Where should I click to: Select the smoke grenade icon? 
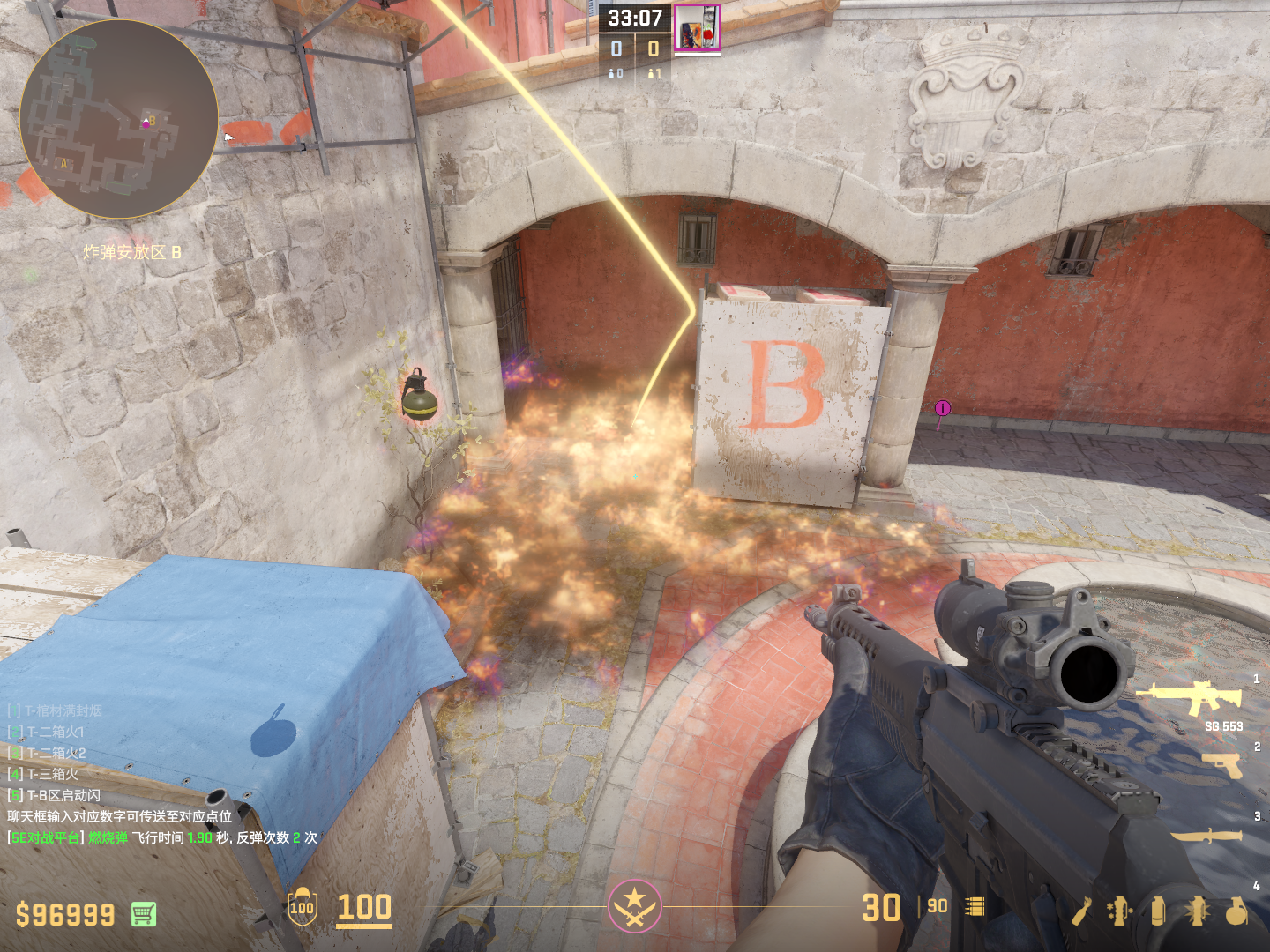1158,911
